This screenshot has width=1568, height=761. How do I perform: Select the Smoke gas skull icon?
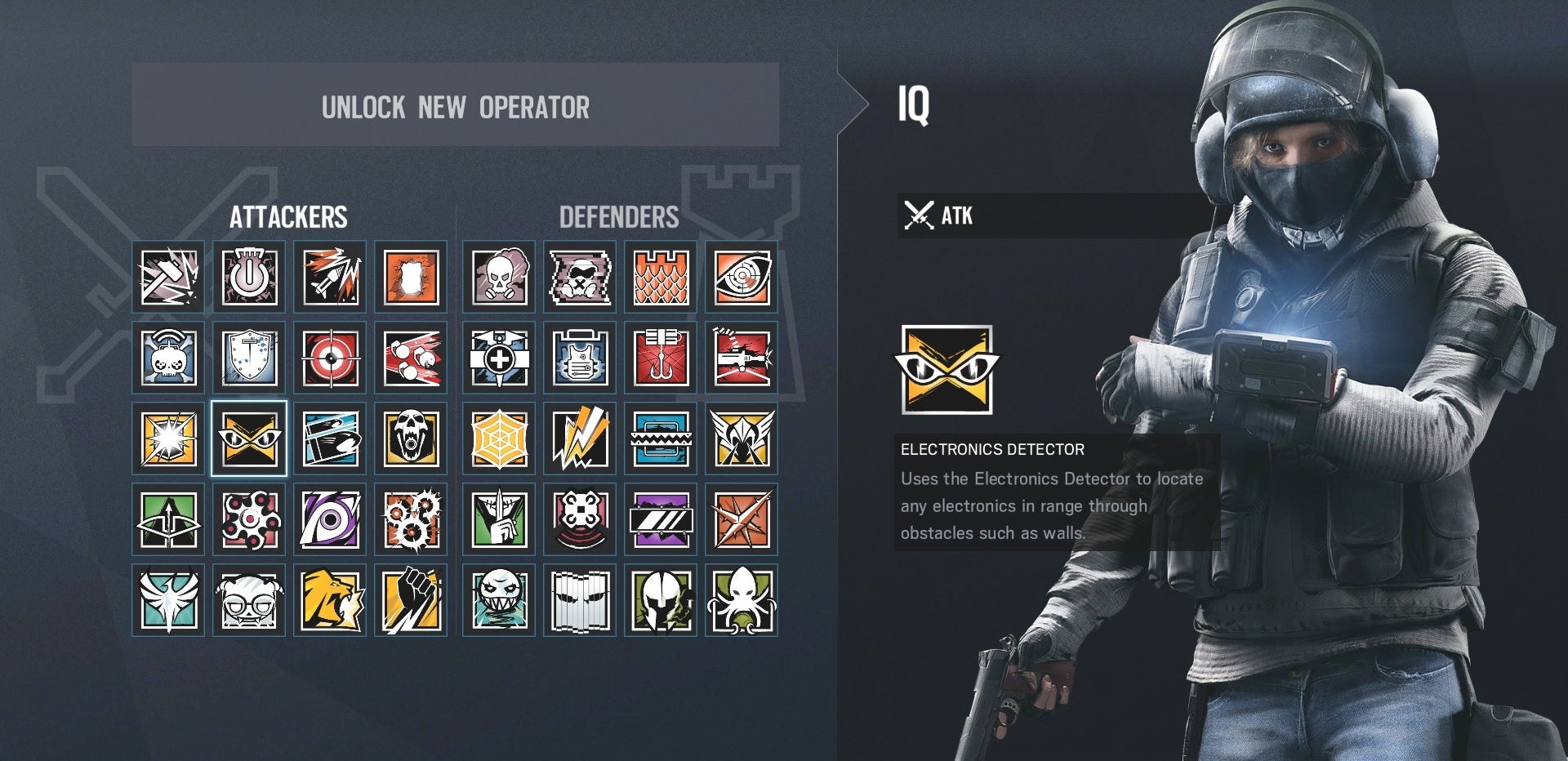coord(498,276)
